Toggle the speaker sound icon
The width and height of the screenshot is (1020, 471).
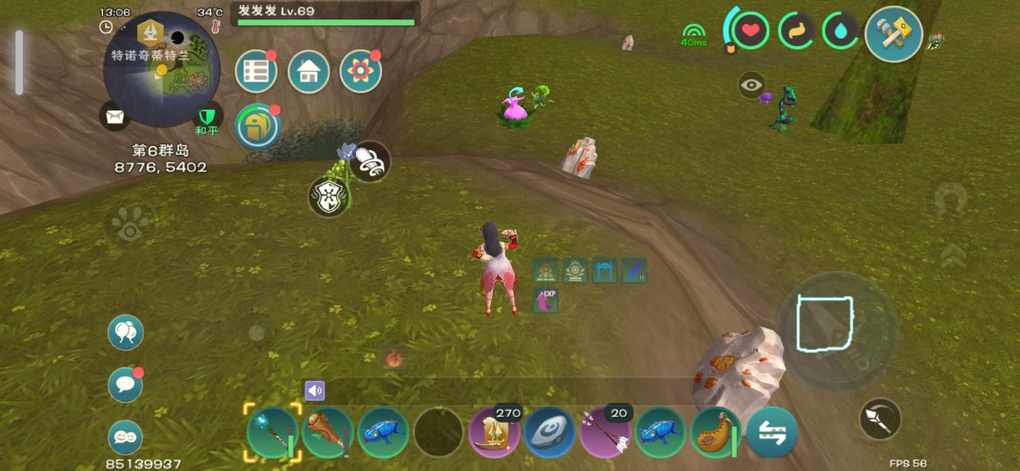pyautogui.click(x=315, y=390)
